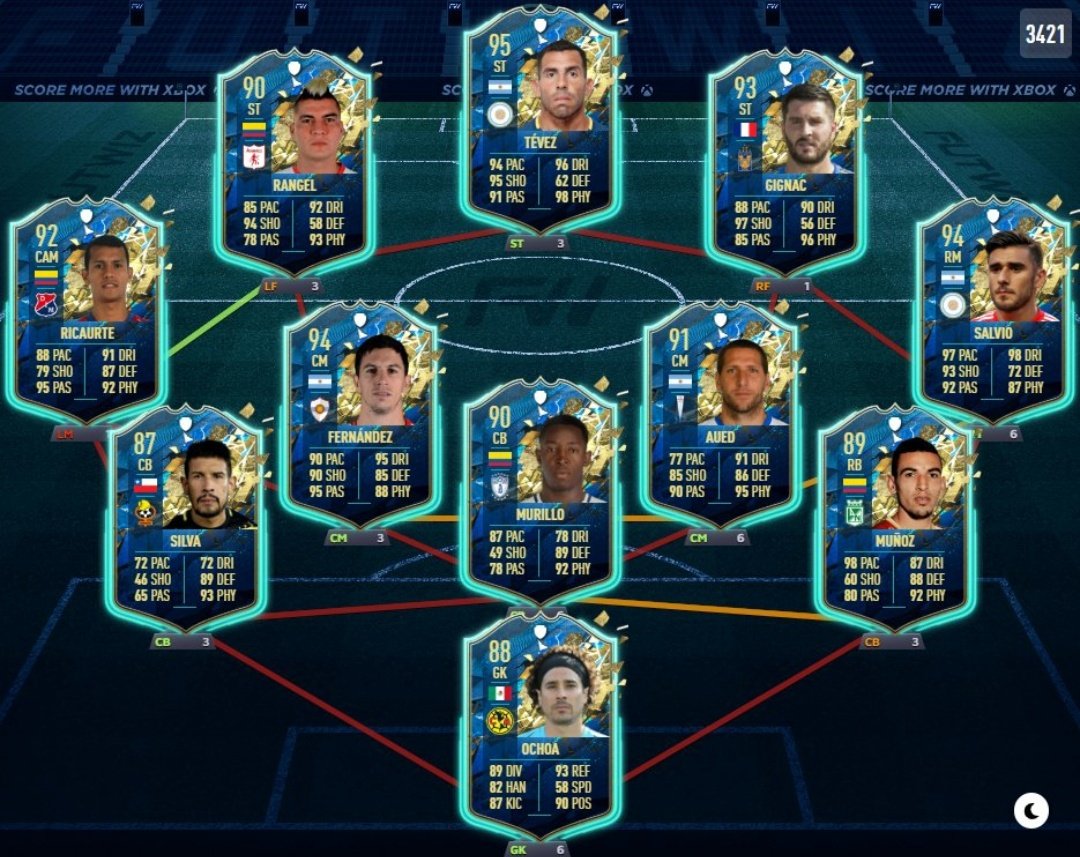Click the Gignac 93-rated card

tap(785, 160)
